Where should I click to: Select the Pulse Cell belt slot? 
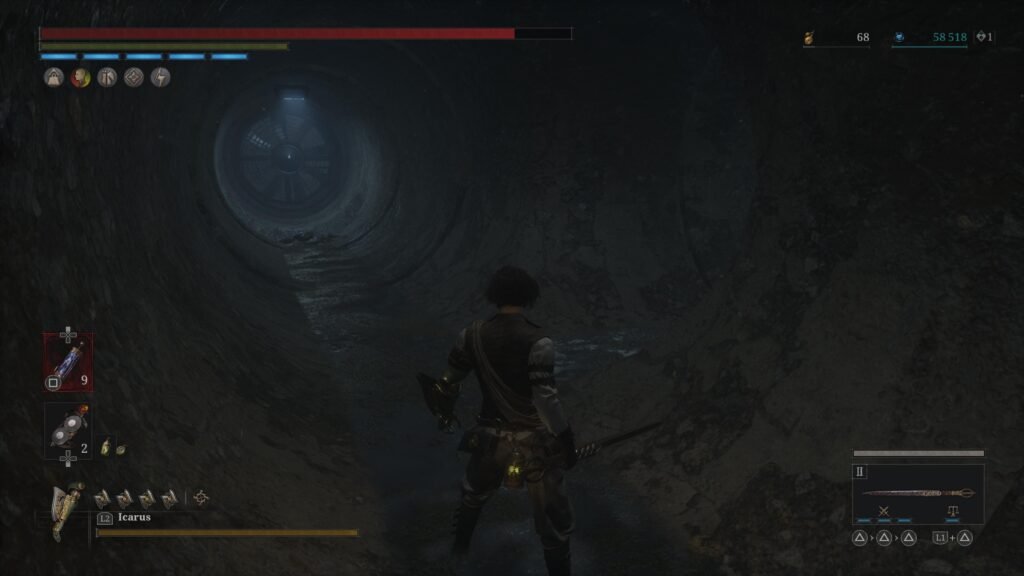pos(68,361)
